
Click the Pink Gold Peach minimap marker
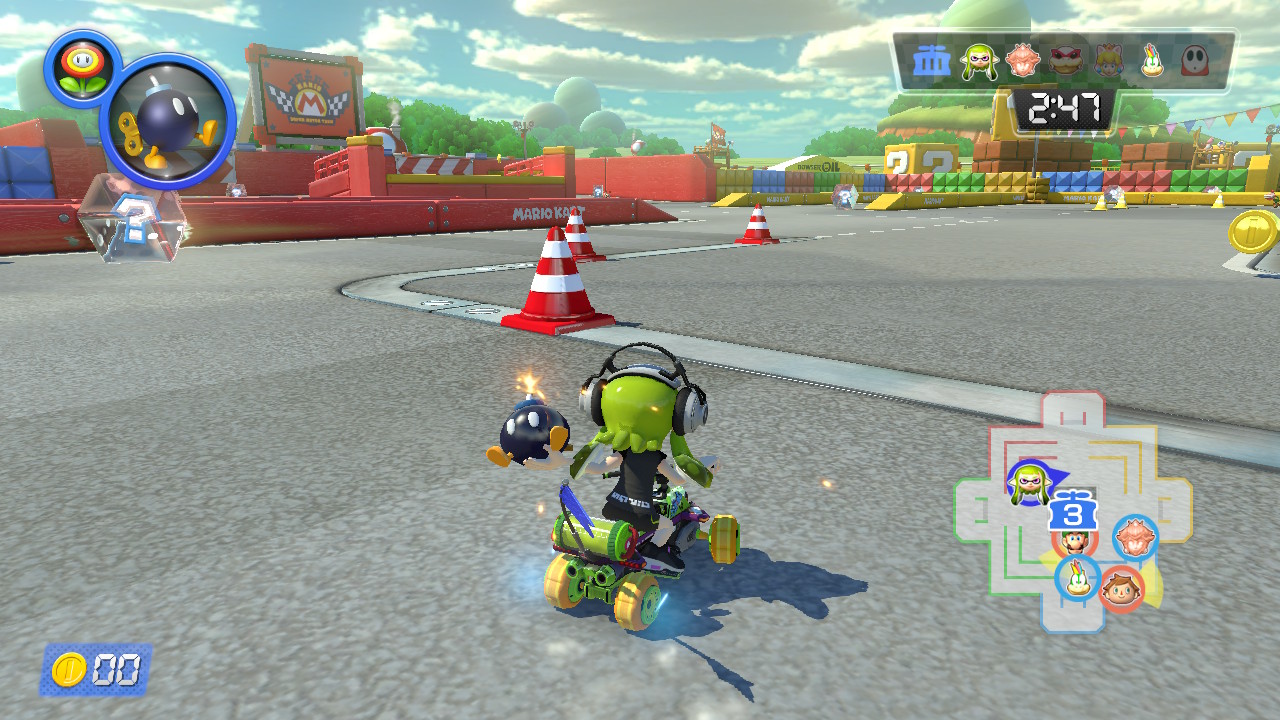click(x=1135, y=538)
